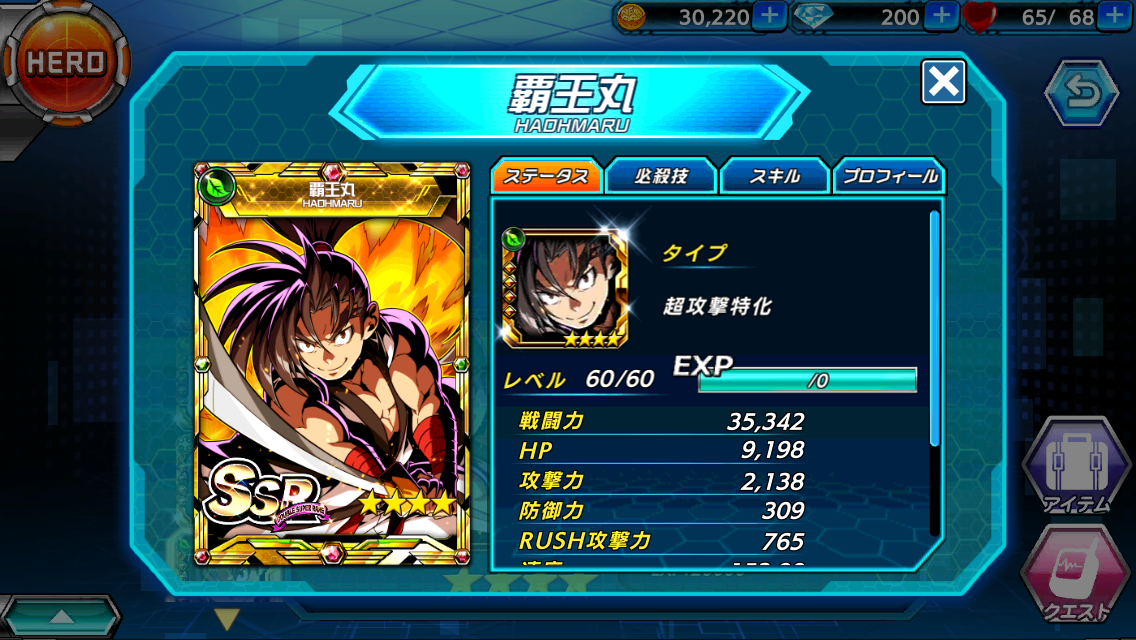Show the プロフィール tab
The image size is (1136, 640).
click(889, 177)
